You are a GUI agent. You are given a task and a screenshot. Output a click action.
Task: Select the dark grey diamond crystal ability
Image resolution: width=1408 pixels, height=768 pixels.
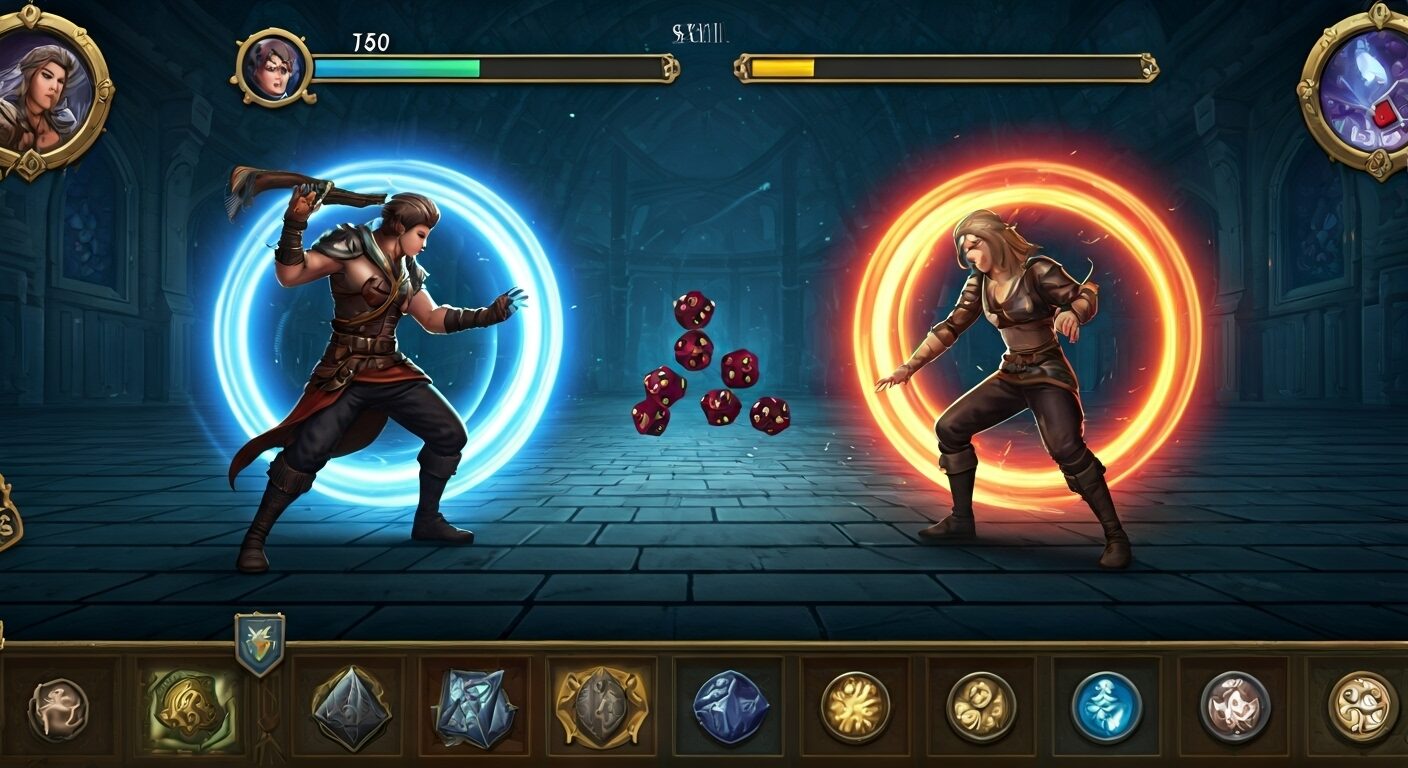349,708
